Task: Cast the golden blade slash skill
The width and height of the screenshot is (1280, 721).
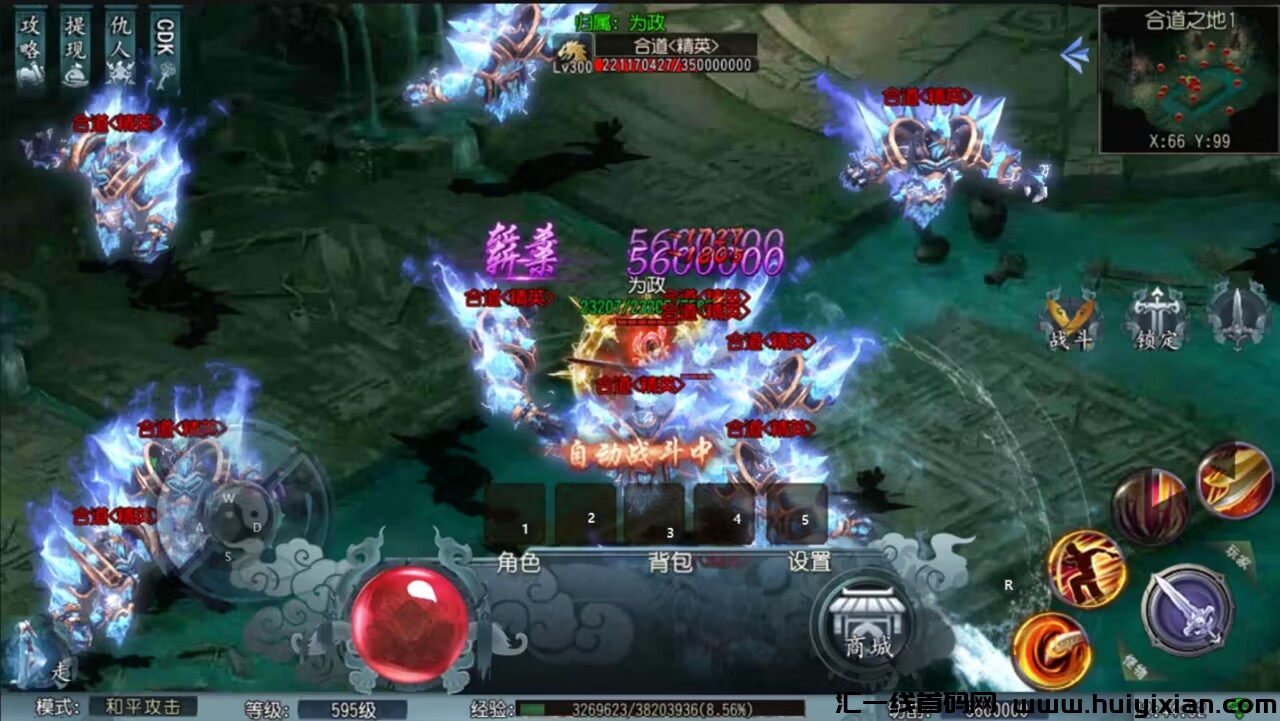Action: click(1233, 480)
